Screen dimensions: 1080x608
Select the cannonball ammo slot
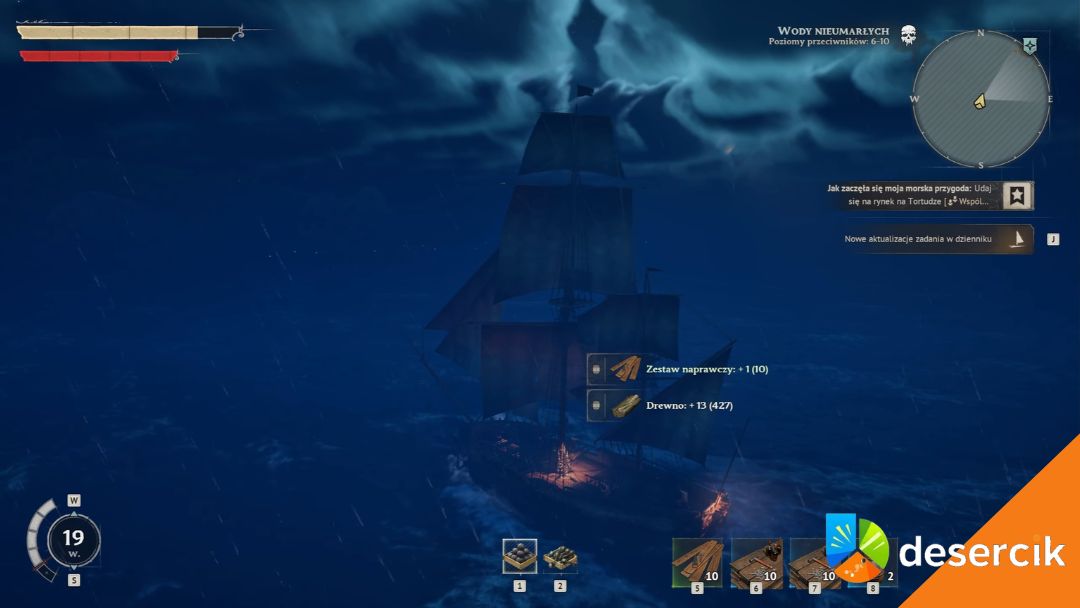coord(519,556)
